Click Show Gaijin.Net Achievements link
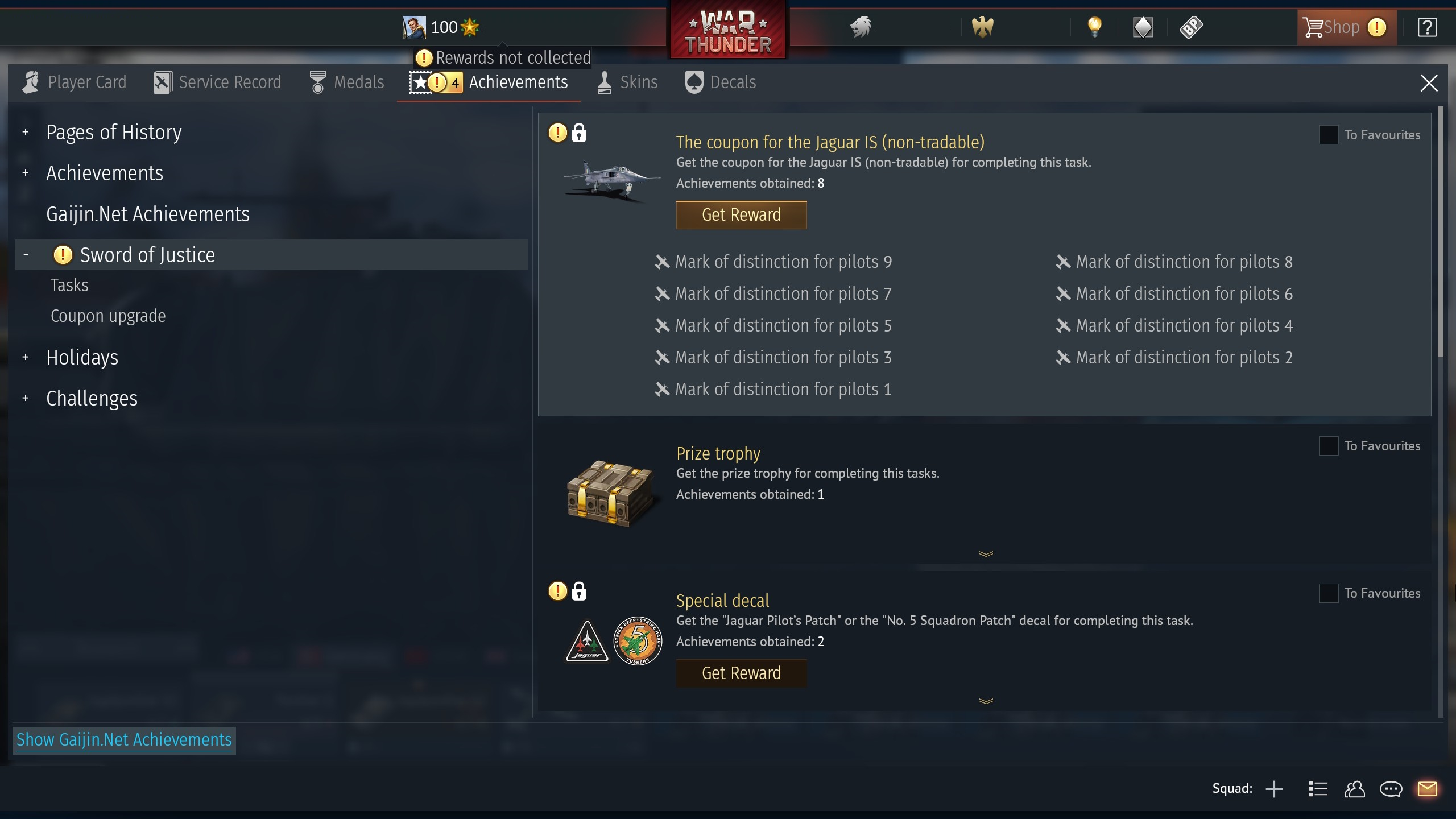Image resolution: width=1456 pixels, height=819 pixels. (124, 740)
